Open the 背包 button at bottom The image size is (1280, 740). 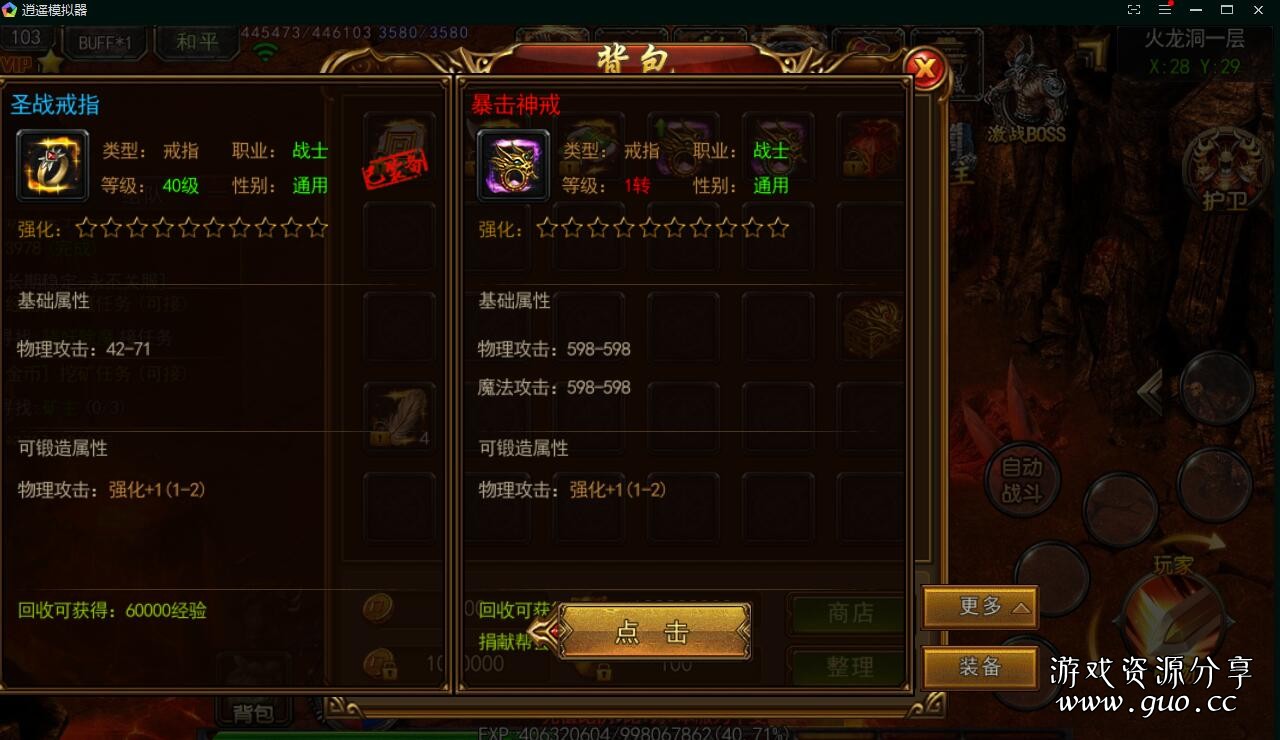click(253, 713)
